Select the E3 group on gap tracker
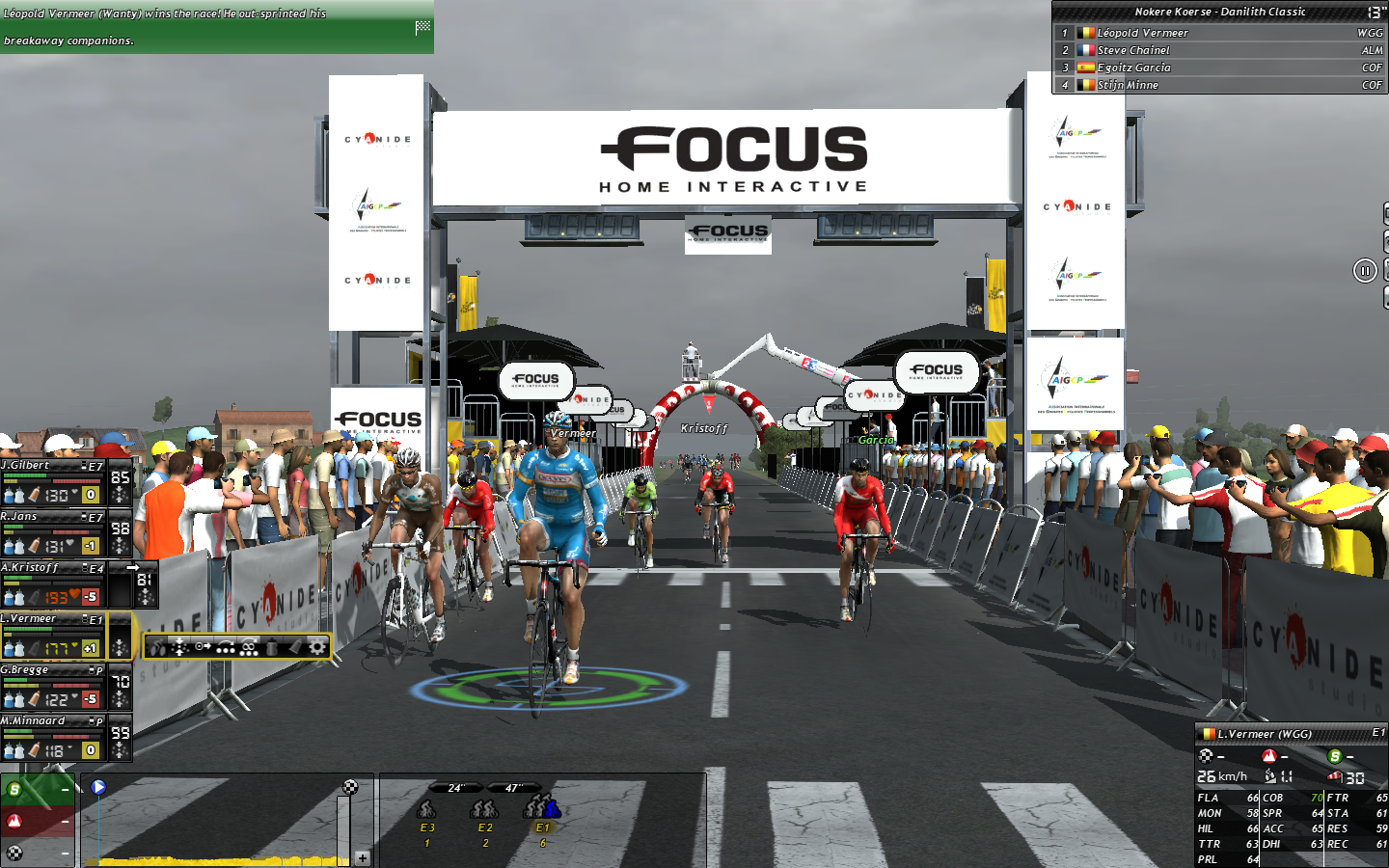The width and height of the screenshot is (1389, 868). point(427,810)
